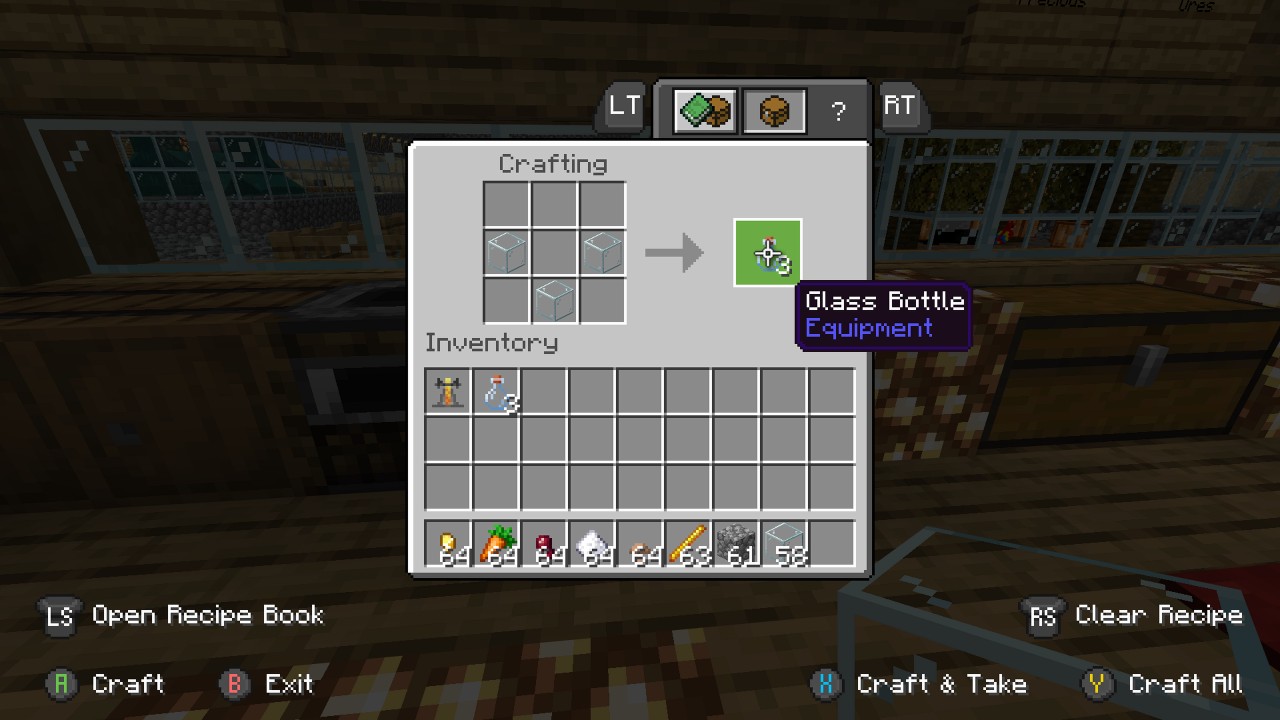
Task: Select the cobblestone stack in the hotbar
Action: point(742,543)
